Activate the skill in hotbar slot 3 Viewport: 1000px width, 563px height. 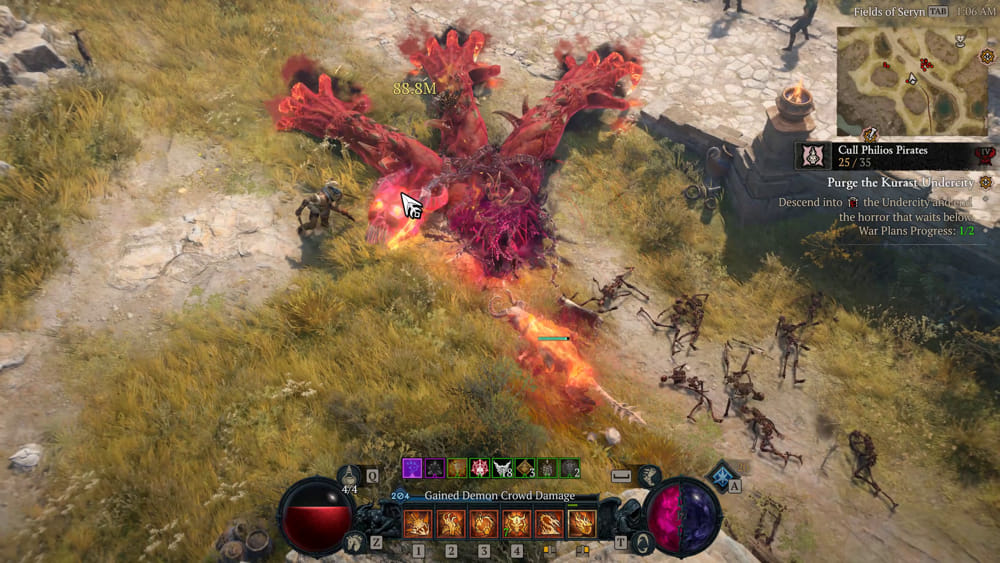pyautogui.click(x=483, y=523)
